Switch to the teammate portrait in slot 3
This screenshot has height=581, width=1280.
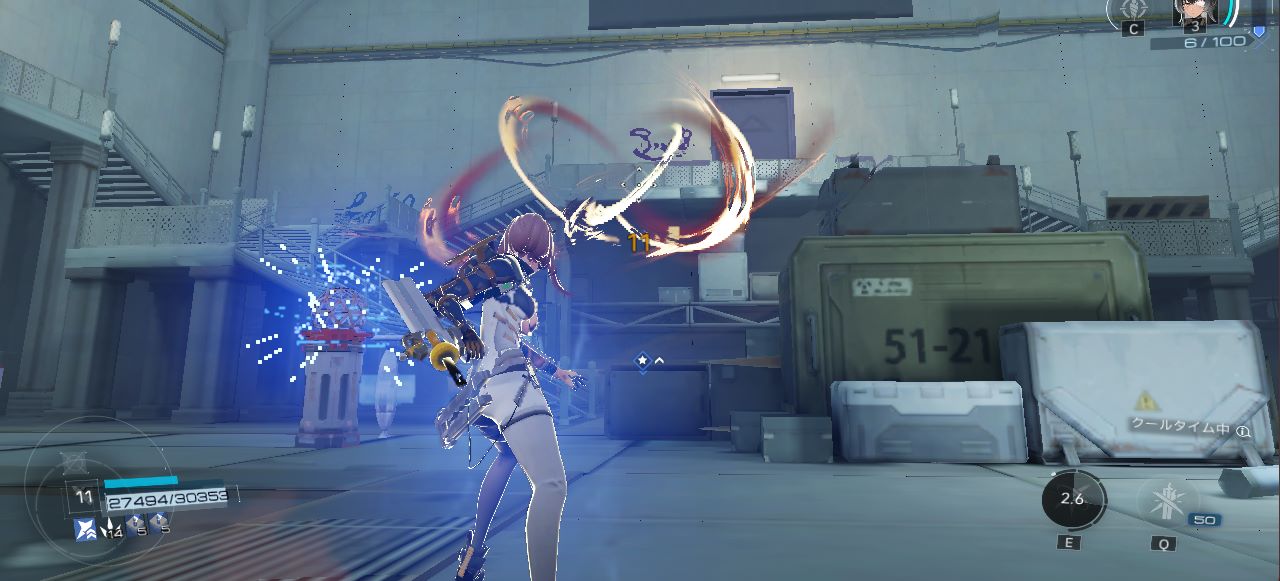coord(1195,10)
